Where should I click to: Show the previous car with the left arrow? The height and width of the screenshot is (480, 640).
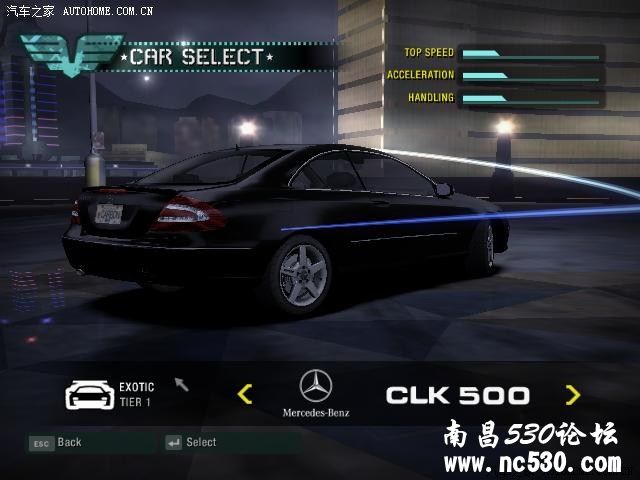[x=245, y=394]
